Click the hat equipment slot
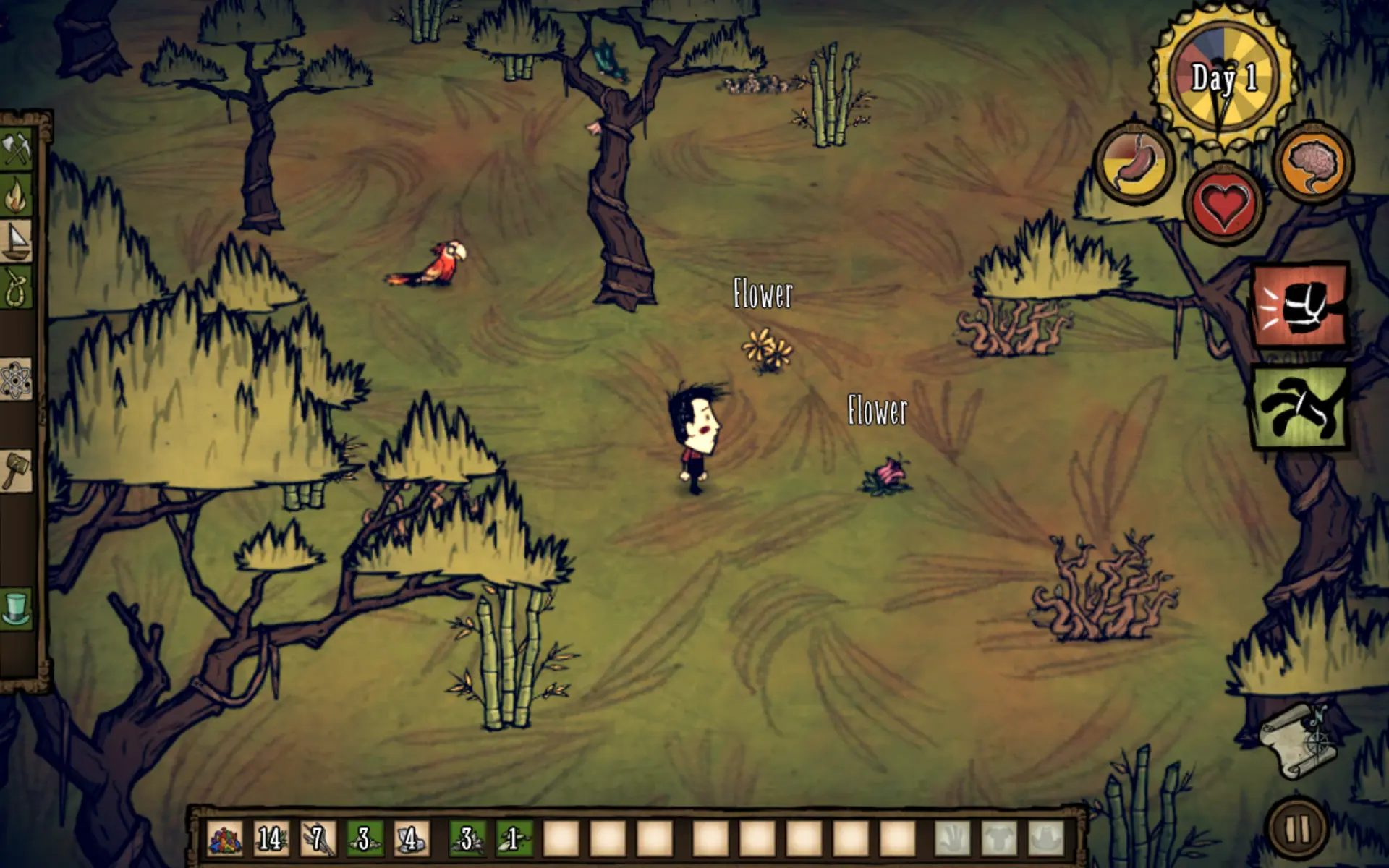 click(1046, 839)
